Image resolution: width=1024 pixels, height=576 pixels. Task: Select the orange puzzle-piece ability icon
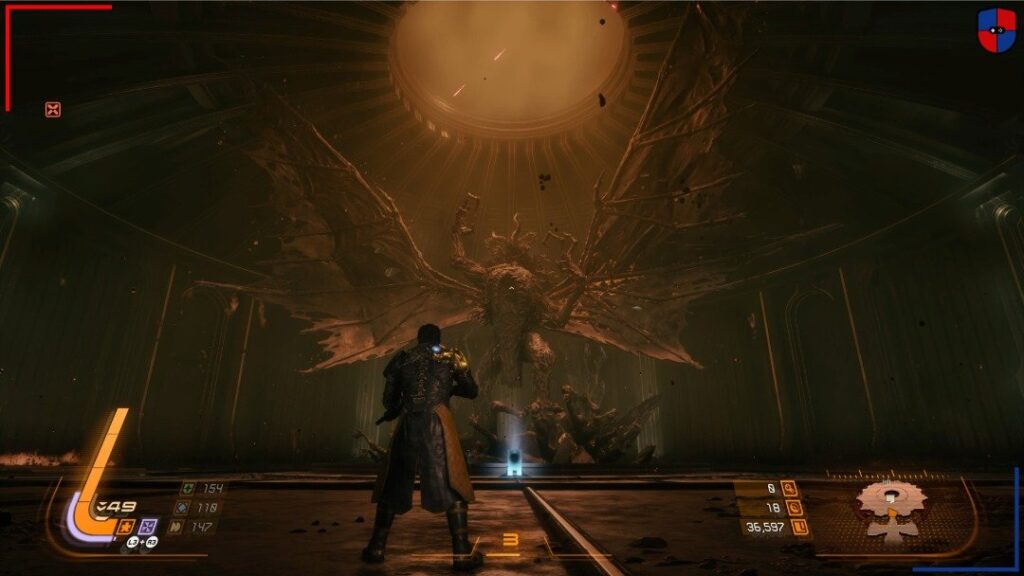click(127, 526)
